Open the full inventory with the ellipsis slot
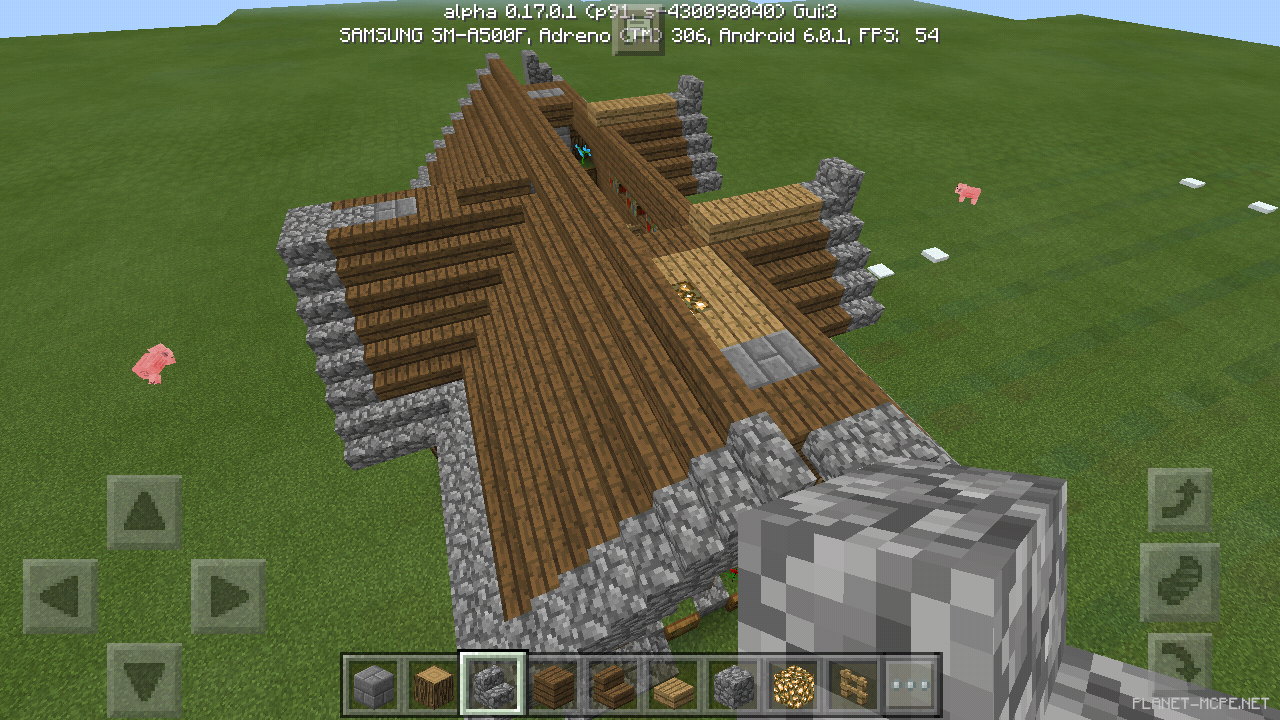 [912, 684]
